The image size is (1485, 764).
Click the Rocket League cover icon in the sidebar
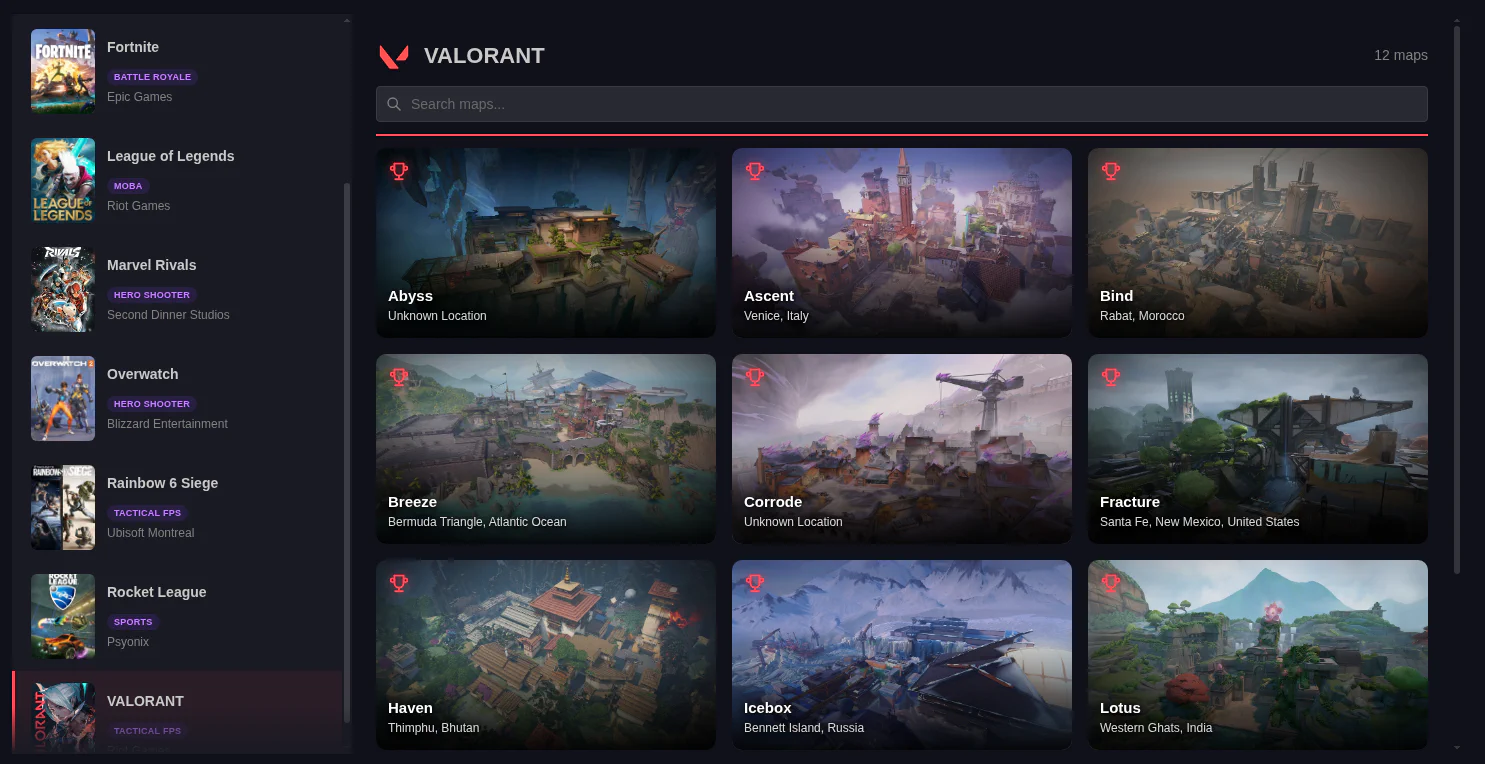coord(63,616)
